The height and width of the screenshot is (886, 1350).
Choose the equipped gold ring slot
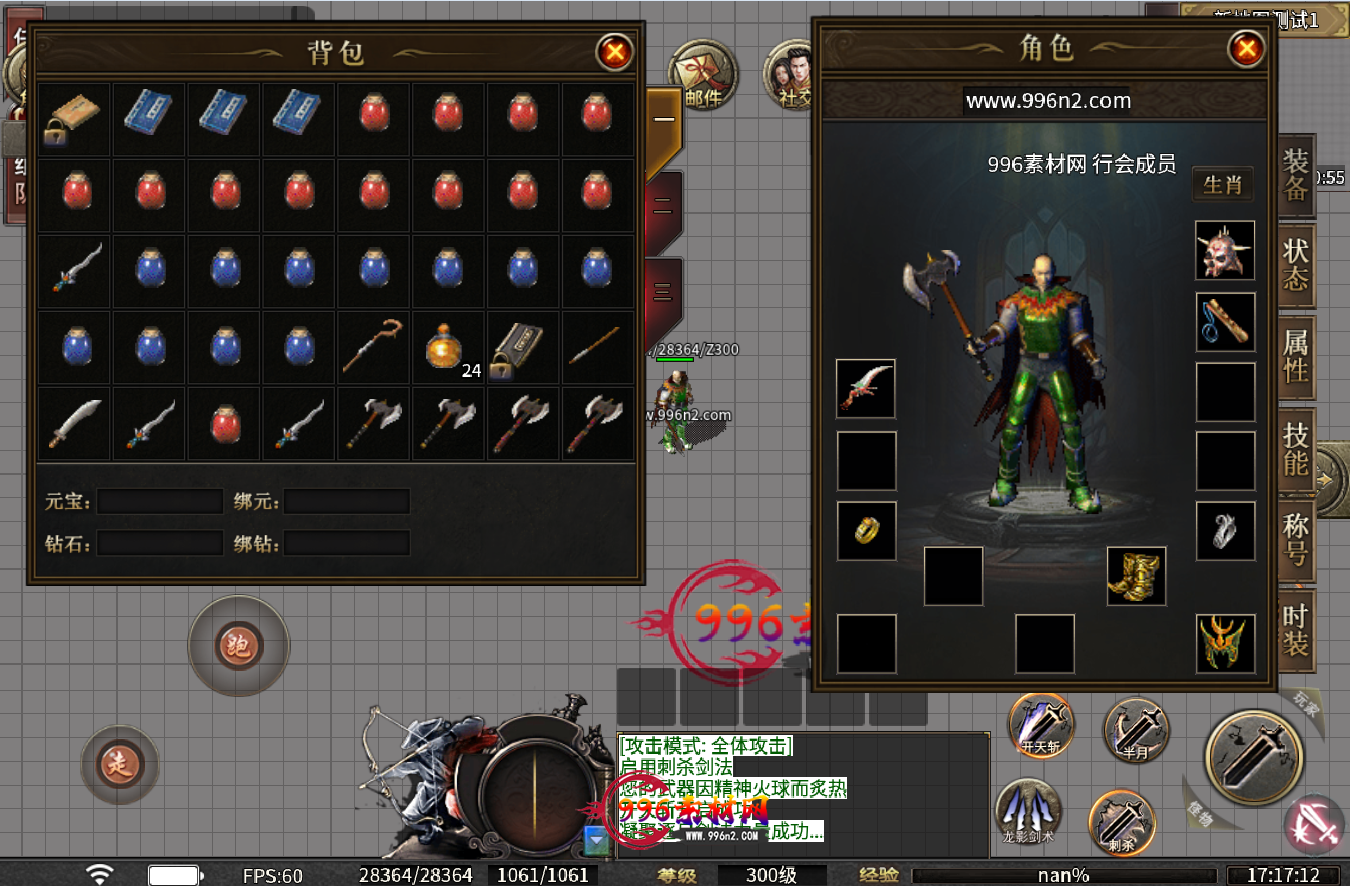click(x=866, y=531)
